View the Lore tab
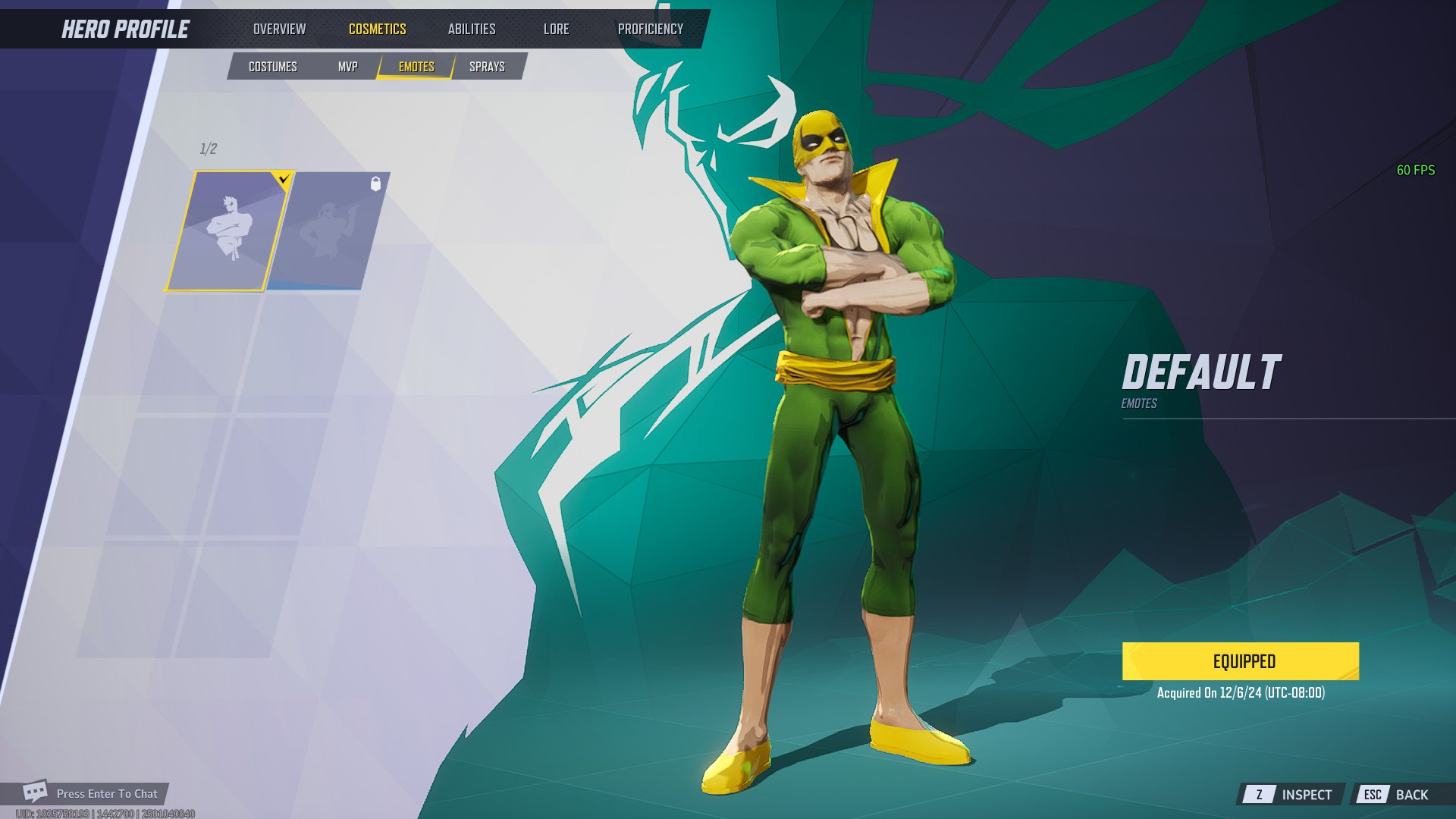Viewport: 1456px width, 819px height. point(556,29)
